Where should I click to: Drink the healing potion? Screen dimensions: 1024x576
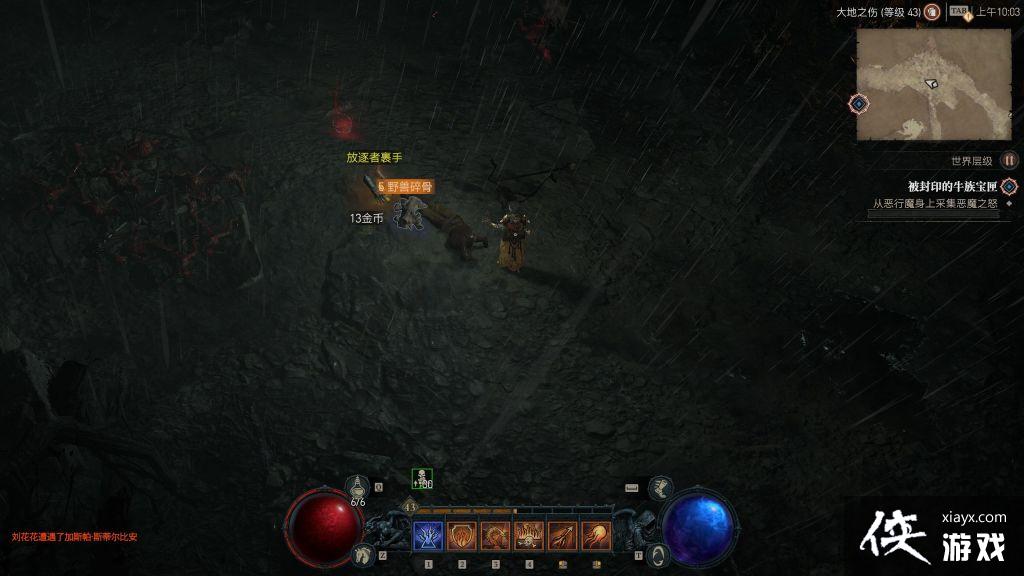coord(358,488)
